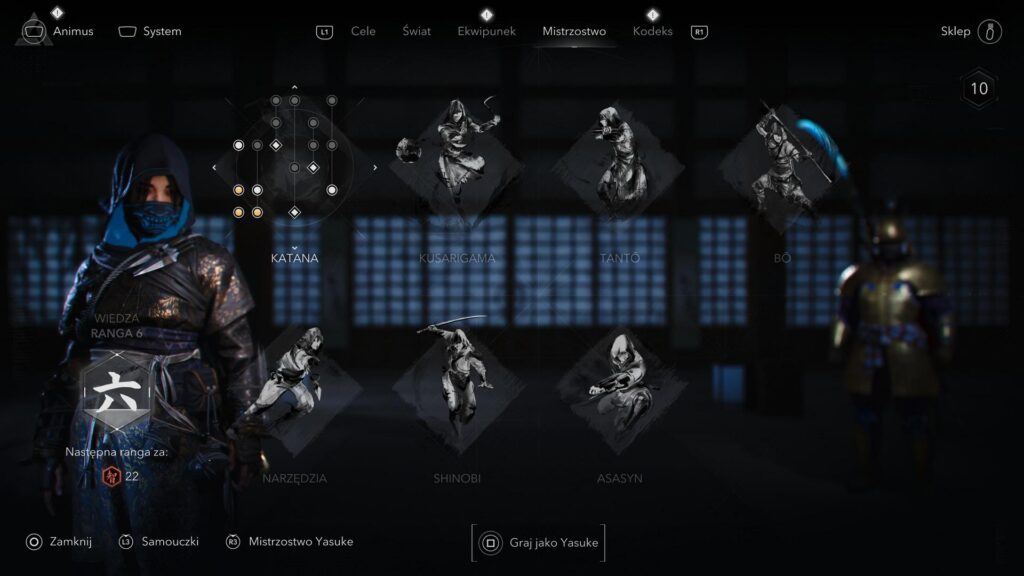Viewport: 1024px width, 576px height.
Task: Go to the Ekwipunek tab
Action: (486, 31)
